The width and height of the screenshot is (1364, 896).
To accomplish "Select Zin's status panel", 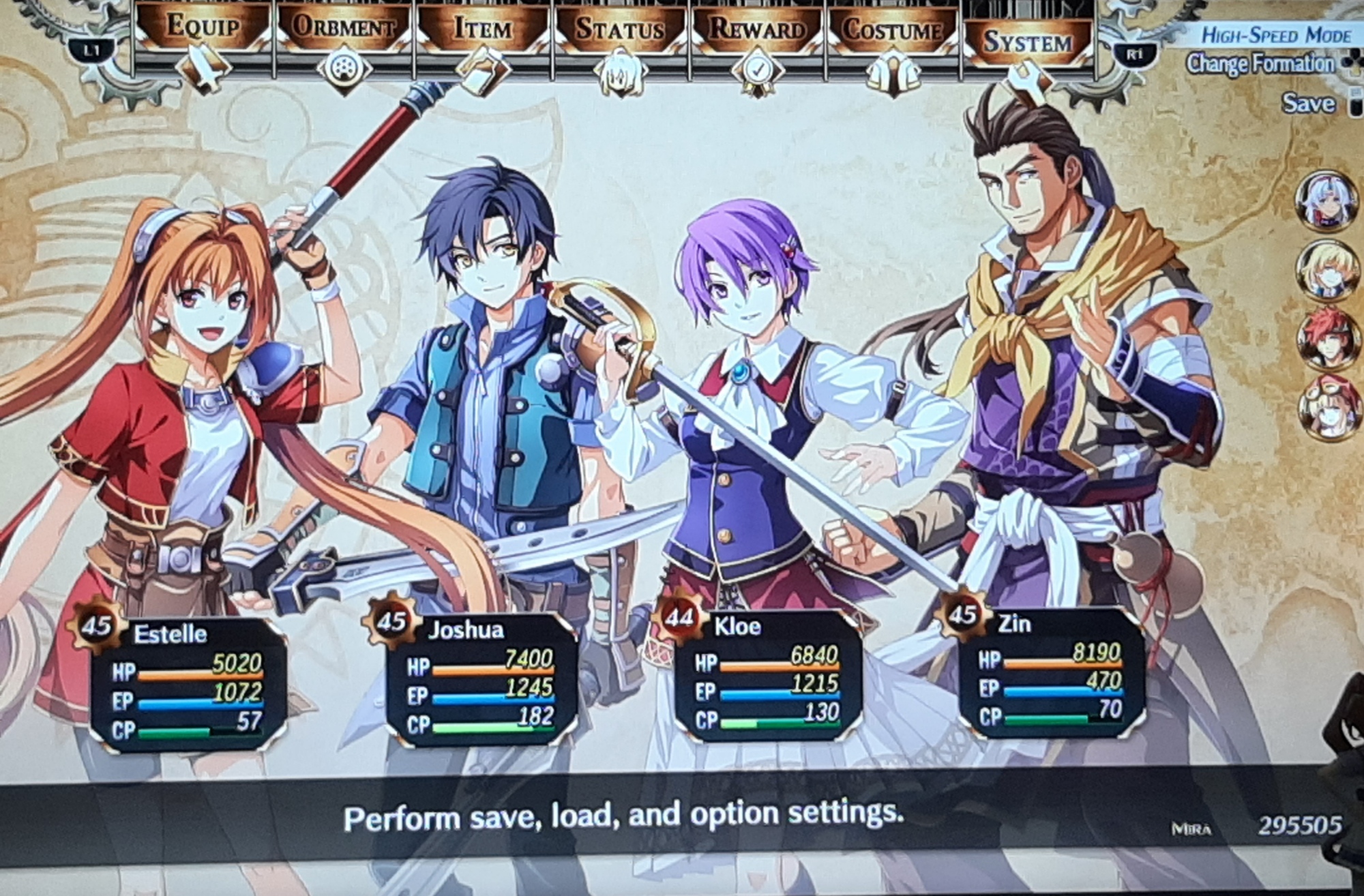I will 1052,673.
